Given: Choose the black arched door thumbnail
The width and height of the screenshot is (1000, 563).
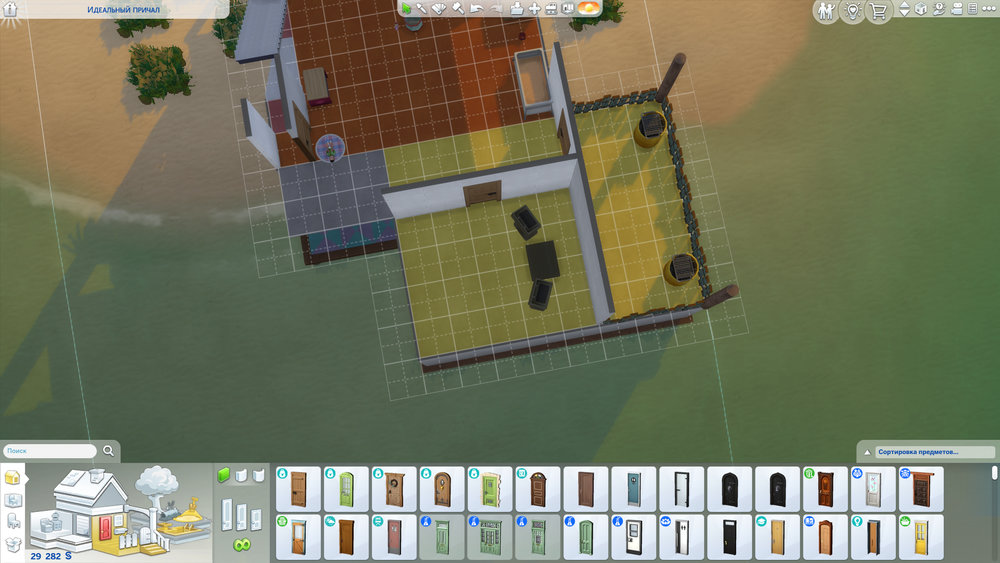Looking at the screenshot, I should click(x=729, y=489).
